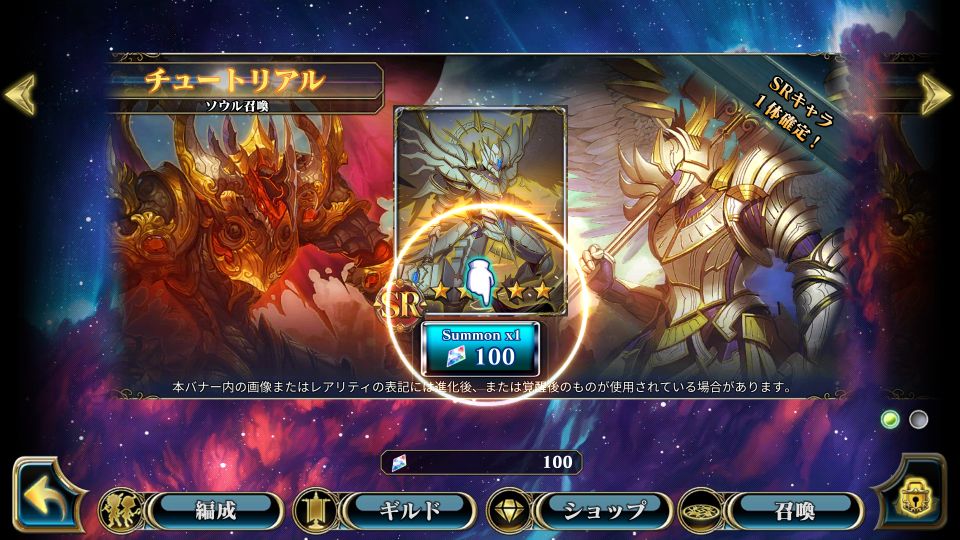The height and width of the screenshot is (540, 960).
Task: Return with the back arrow button
Action: tap(45, 496)
